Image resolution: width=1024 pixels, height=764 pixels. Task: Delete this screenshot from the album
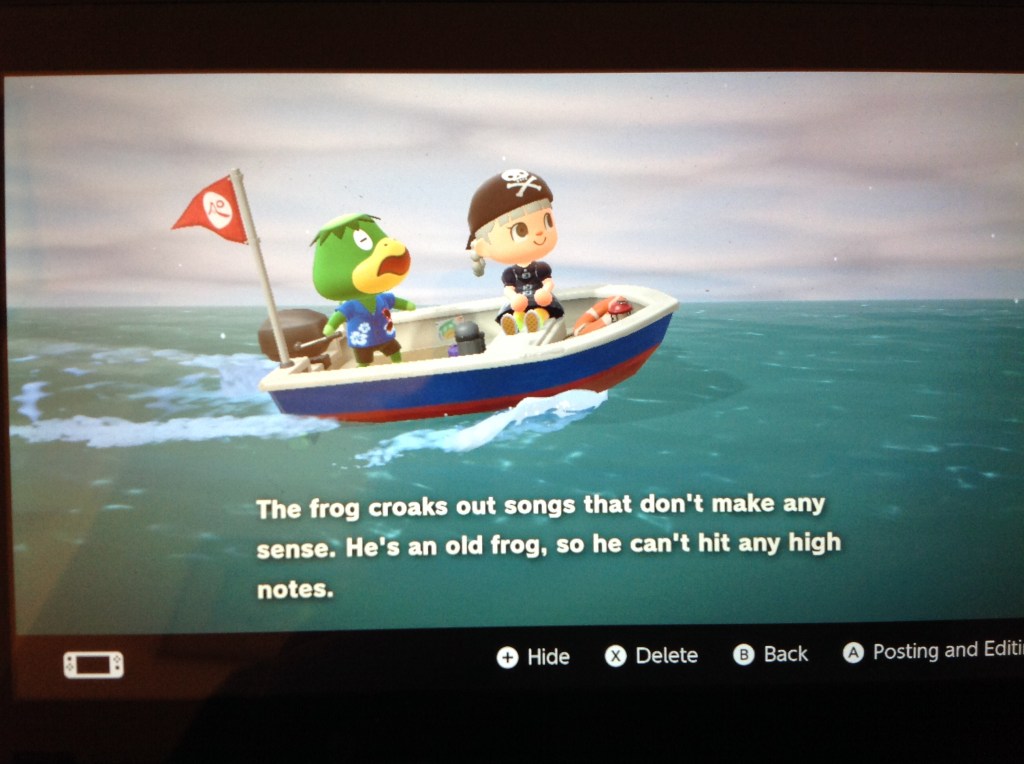pyautogui.click(x=652, y=656)
